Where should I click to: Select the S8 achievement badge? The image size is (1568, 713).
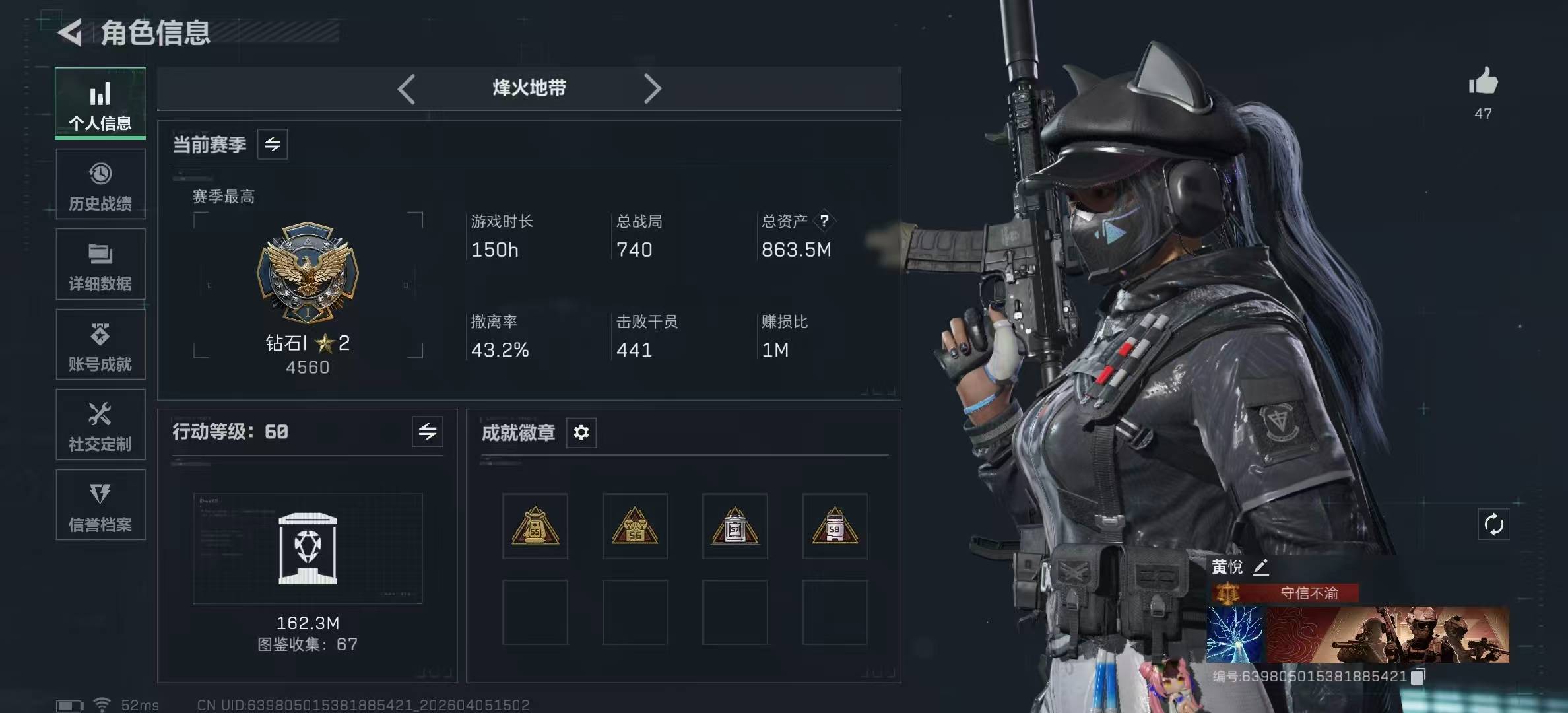835,526
